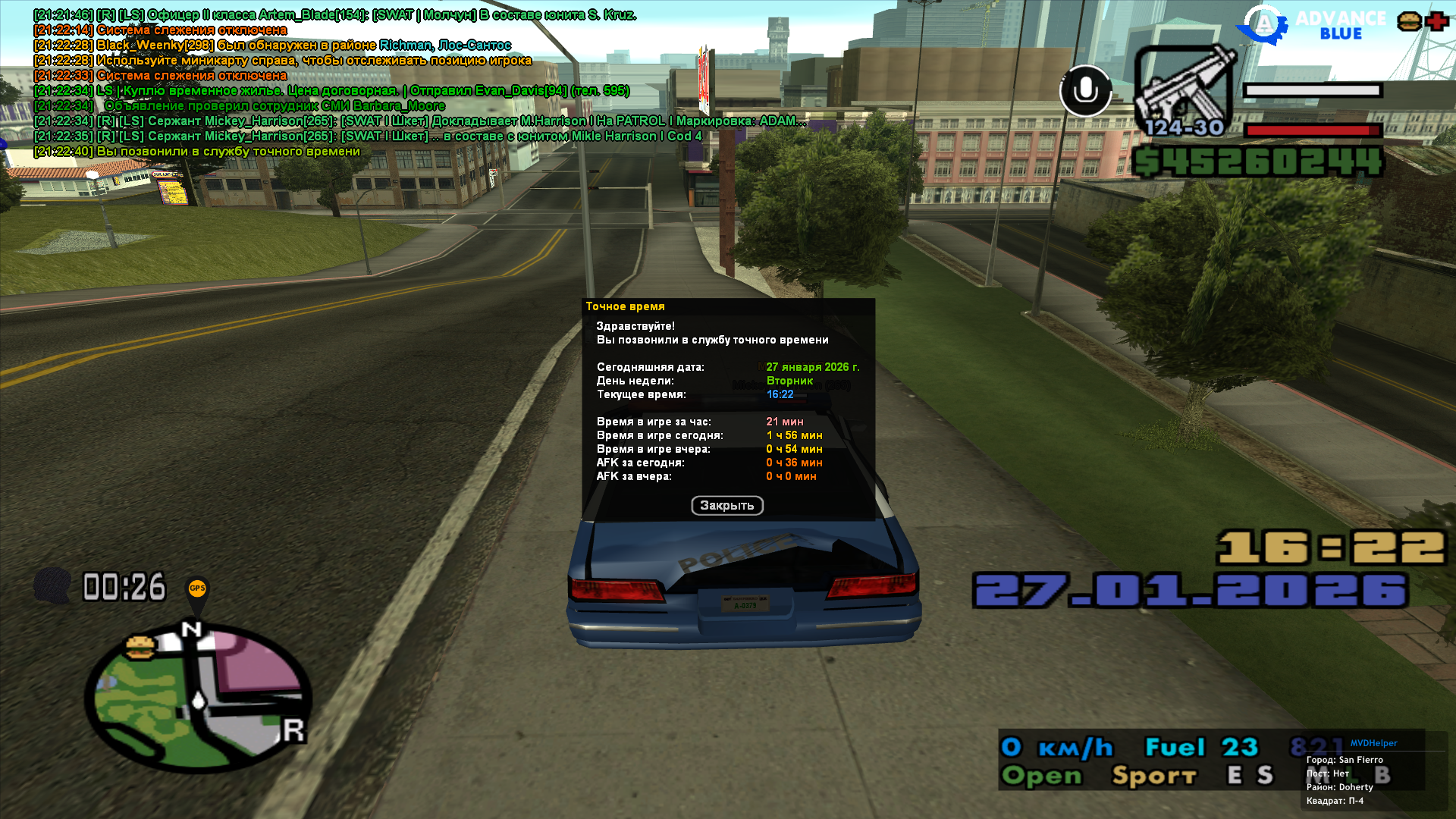Click the GPS marker pin icon
The height and width of the screenshot is (819, 1456).
click(197, 591)
